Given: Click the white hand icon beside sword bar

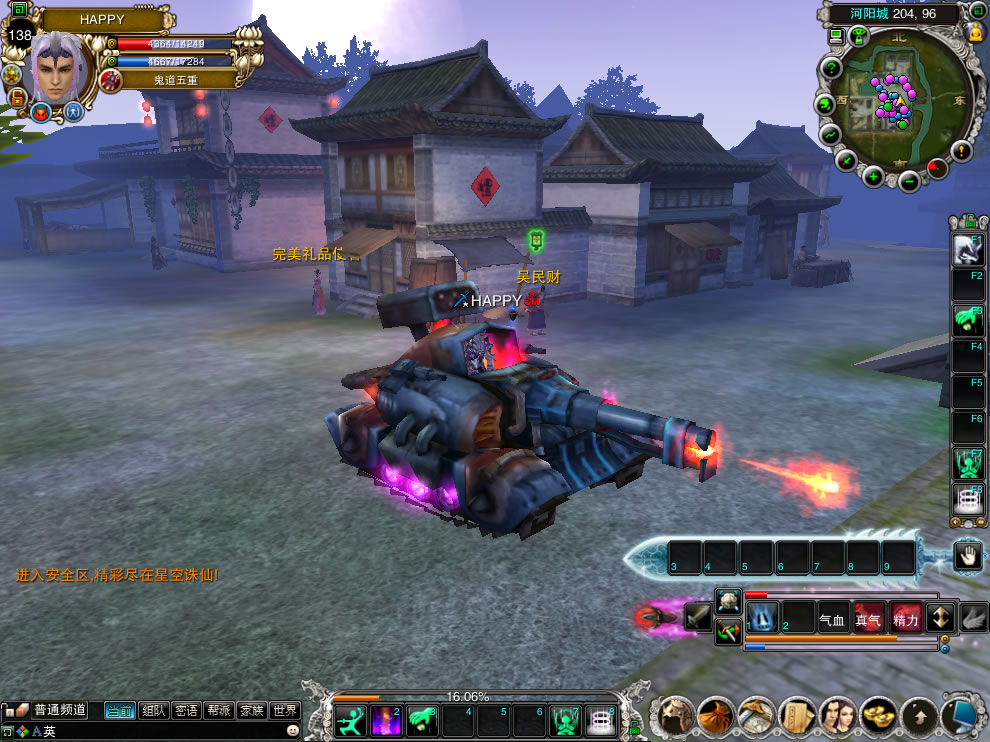Looking at the screenshot, I should tap(967, 556).
